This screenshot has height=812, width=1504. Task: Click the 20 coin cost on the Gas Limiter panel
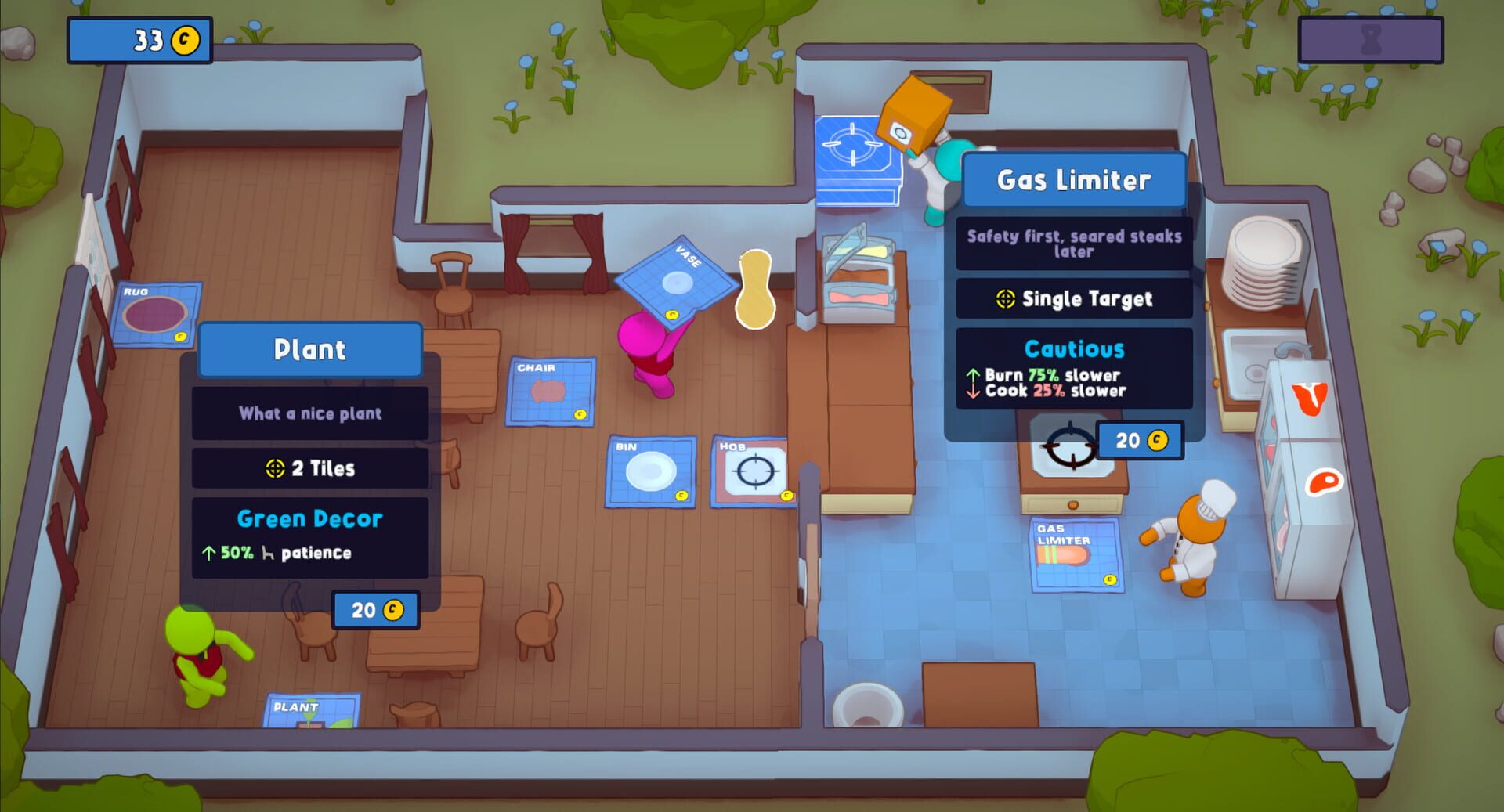coord(1140,440)
